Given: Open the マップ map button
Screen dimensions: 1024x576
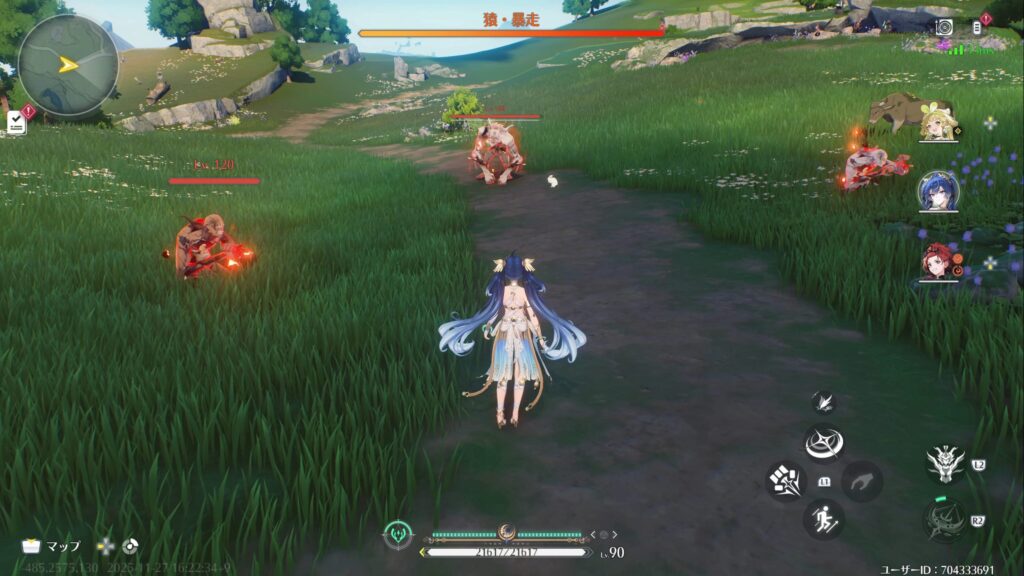Looking at the screenshot, I should tap(52, 546).
